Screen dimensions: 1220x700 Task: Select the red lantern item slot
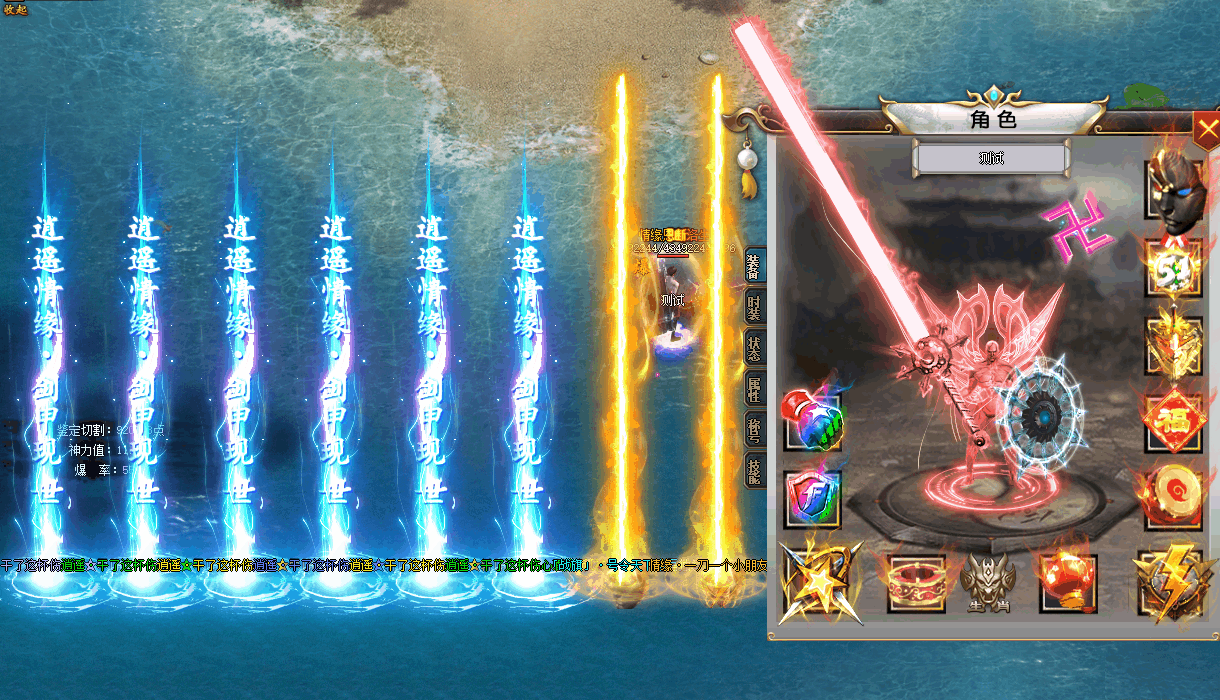1068,582
